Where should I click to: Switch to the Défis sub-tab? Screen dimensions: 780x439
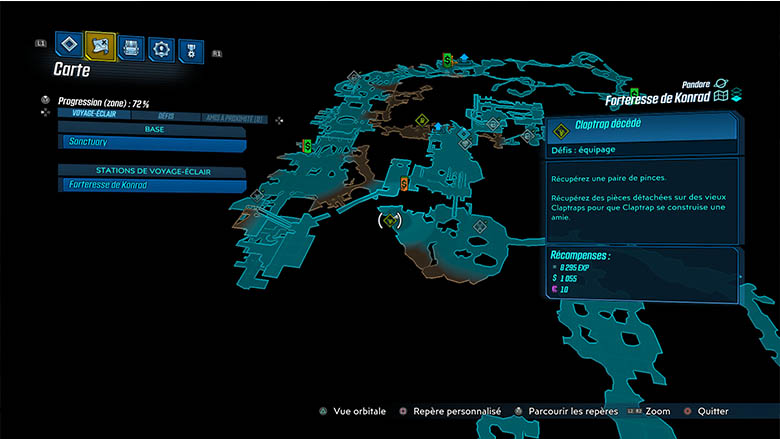pos(166,116)
